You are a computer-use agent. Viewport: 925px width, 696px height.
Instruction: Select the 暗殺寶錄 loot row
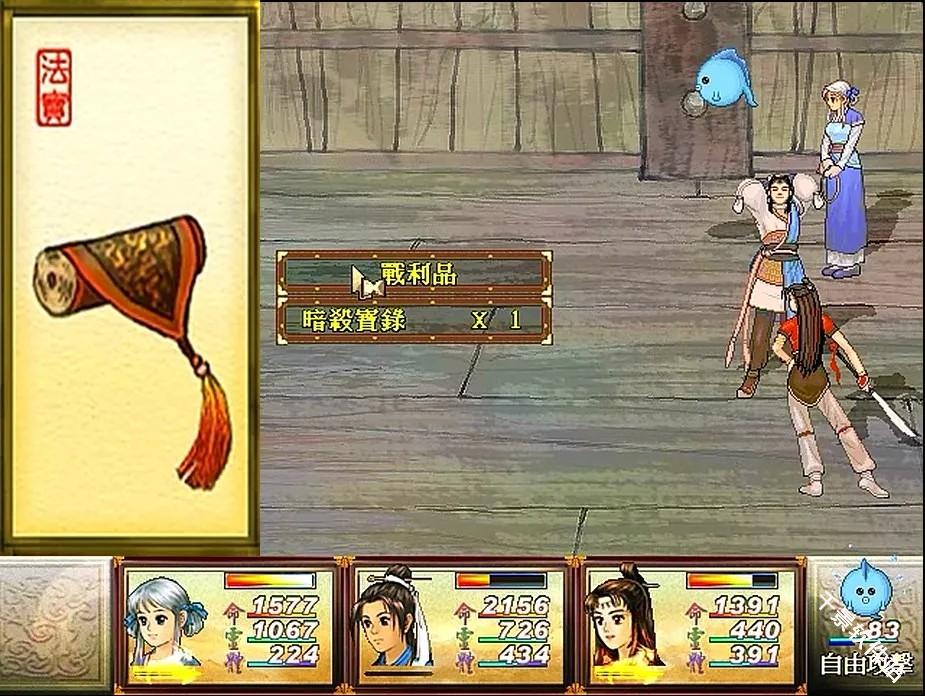click(x=414, y=321)
